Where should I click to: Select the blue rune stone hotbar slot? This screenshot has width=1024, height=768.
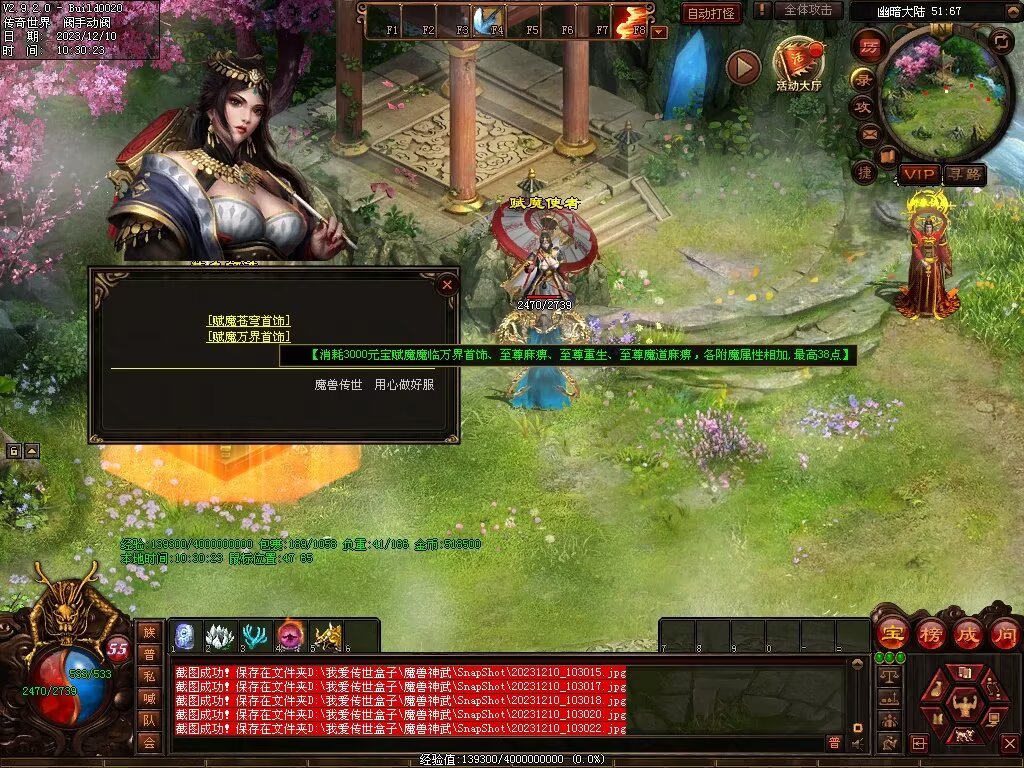tap(185, 636)
